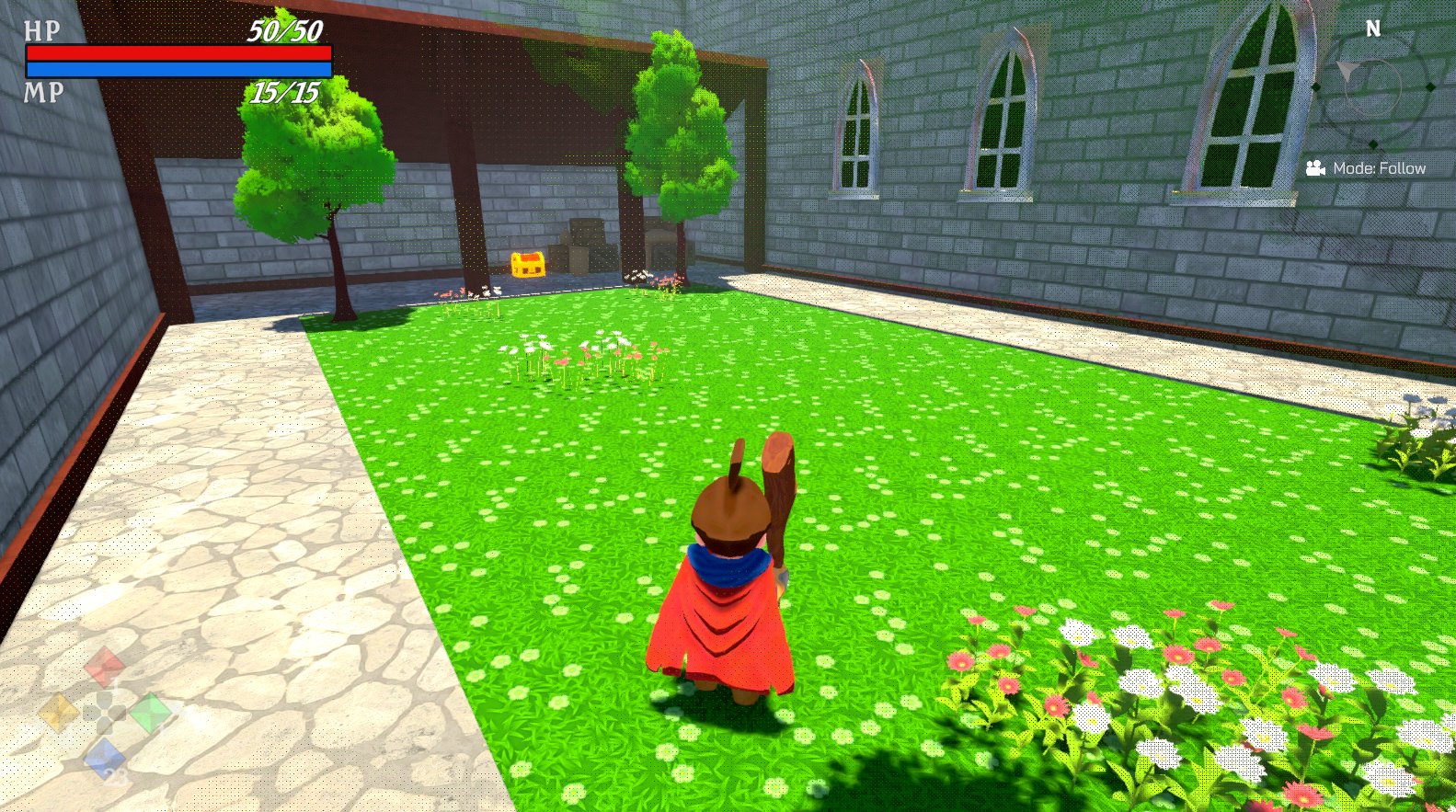Click the down arrow of the d-pad
The width and height of the screenshot is (1456, 812).
[x=104, y=727]
